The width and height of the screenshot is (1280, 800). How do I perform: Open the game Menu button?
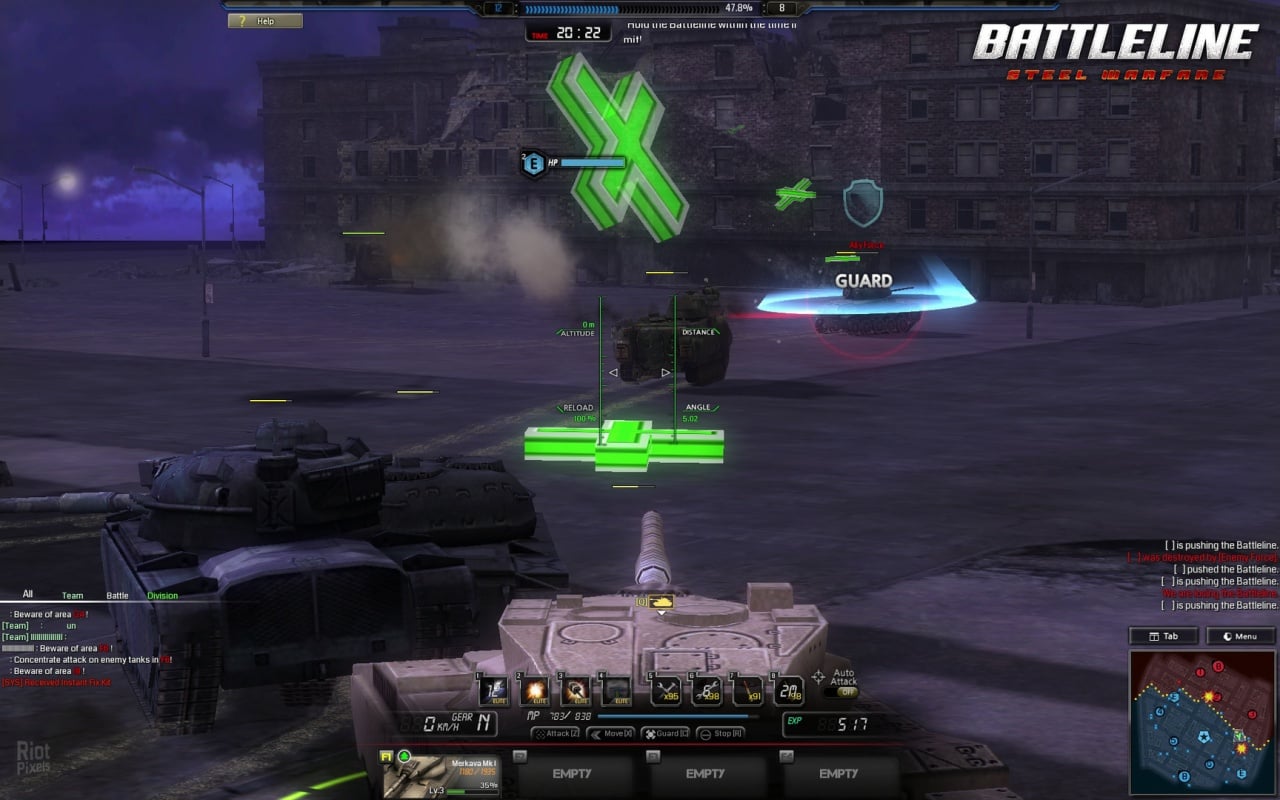pos(1240,636)
